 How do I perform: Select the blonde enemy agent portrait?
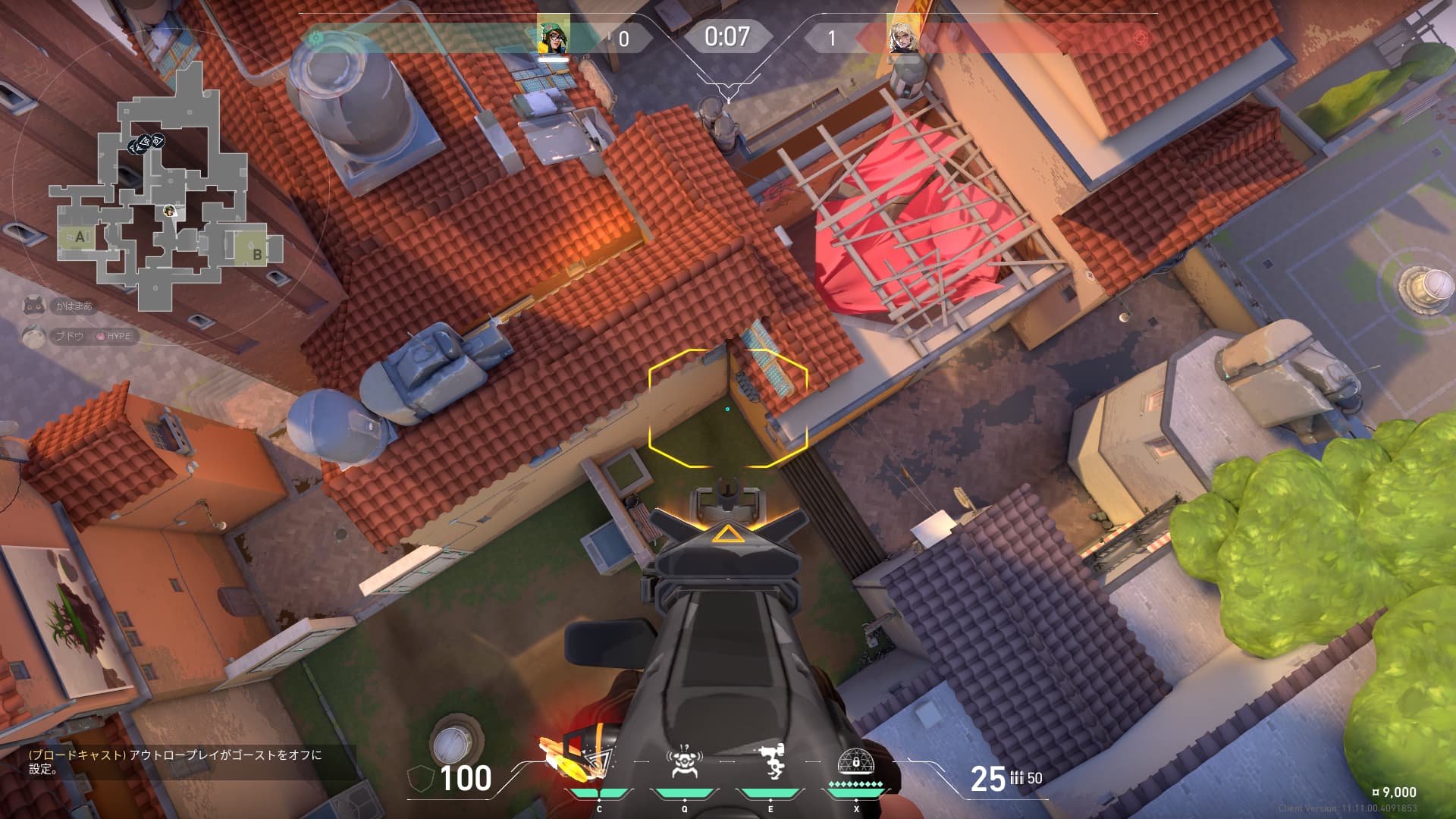[x=902, y=36]
